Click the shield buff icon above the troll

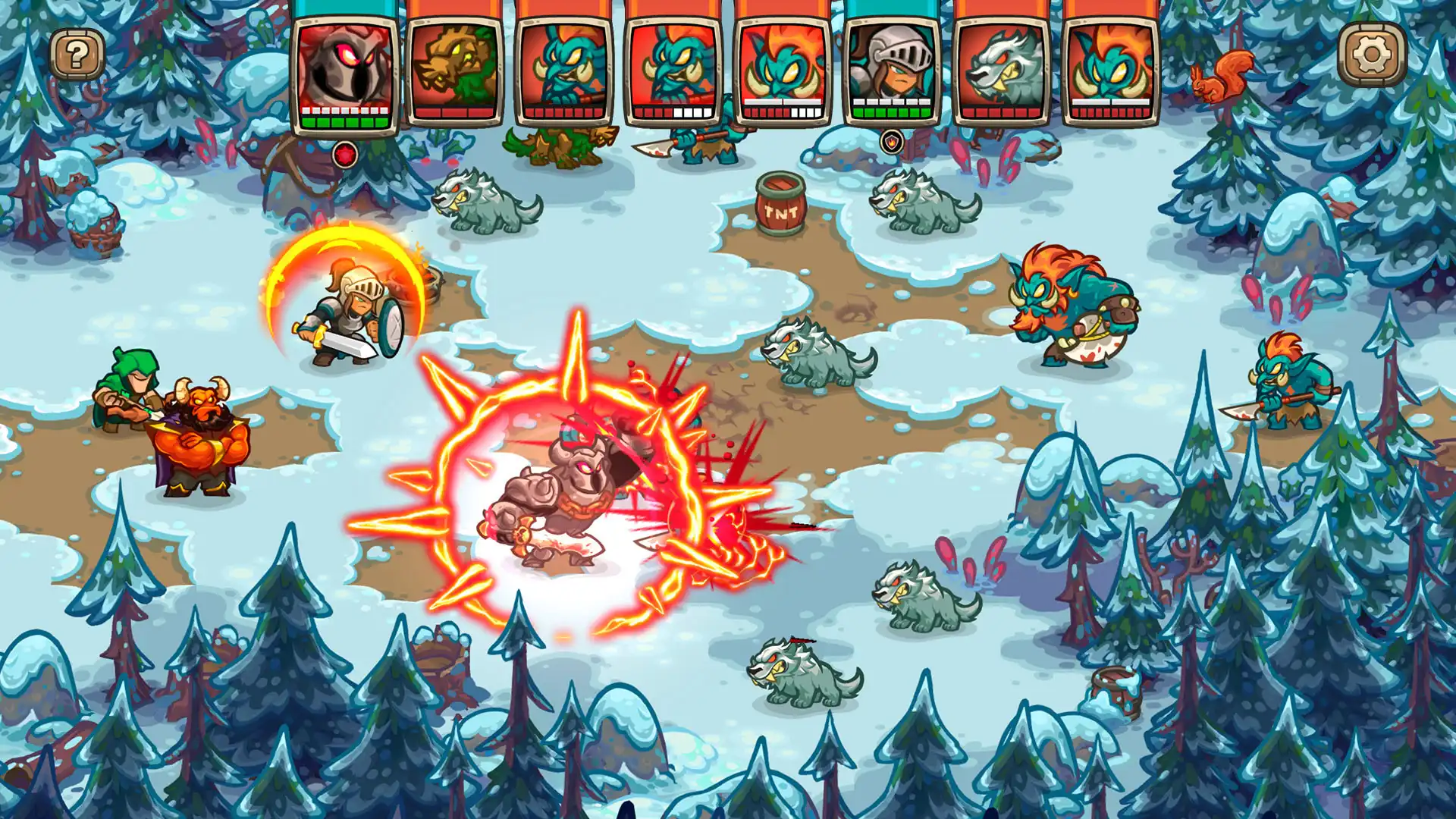(x=892, y=141)
